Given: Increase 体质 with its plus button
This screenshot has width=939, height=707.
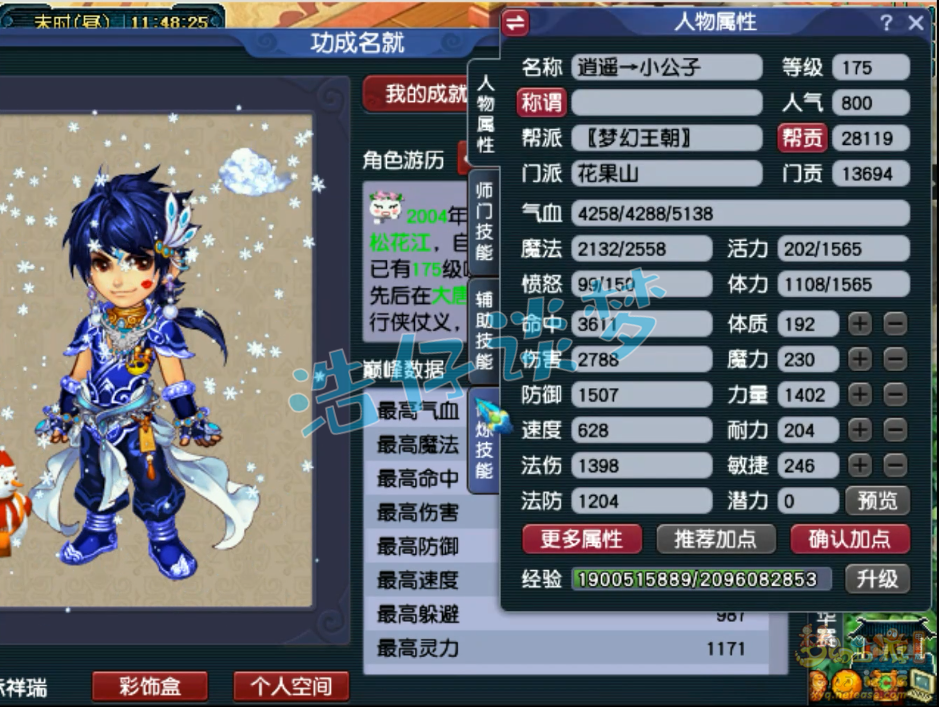Looking at the screenshot, I should point(860,324).
